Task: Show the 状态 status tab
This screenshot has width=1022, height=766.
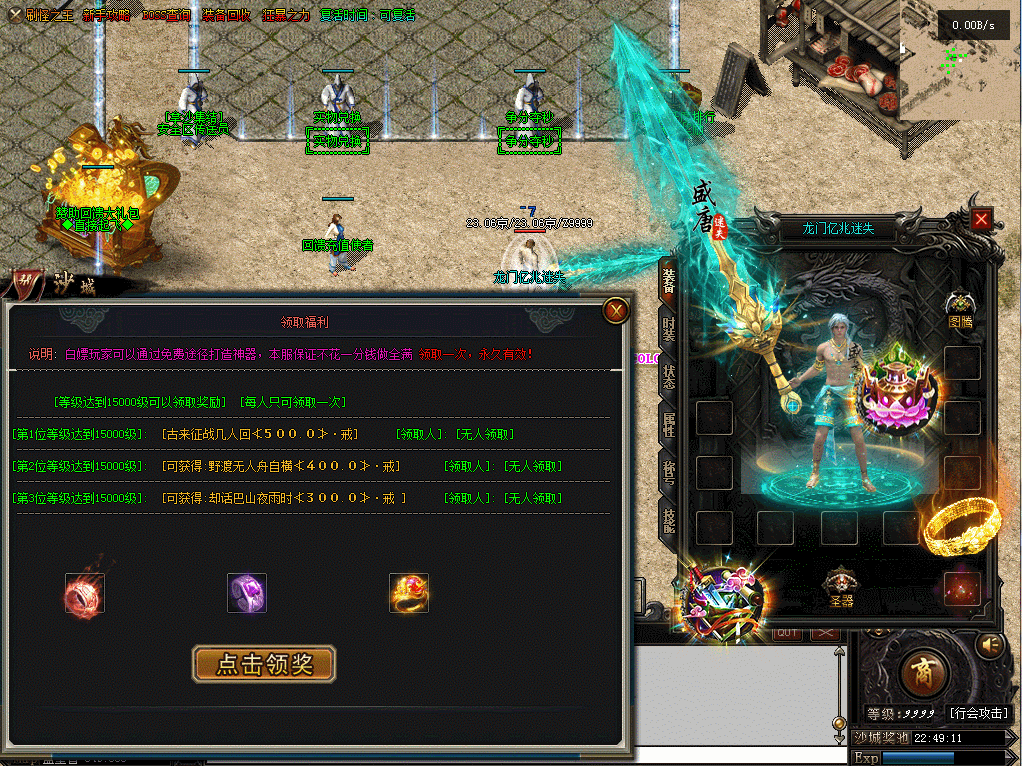Action: coord(668,375)
